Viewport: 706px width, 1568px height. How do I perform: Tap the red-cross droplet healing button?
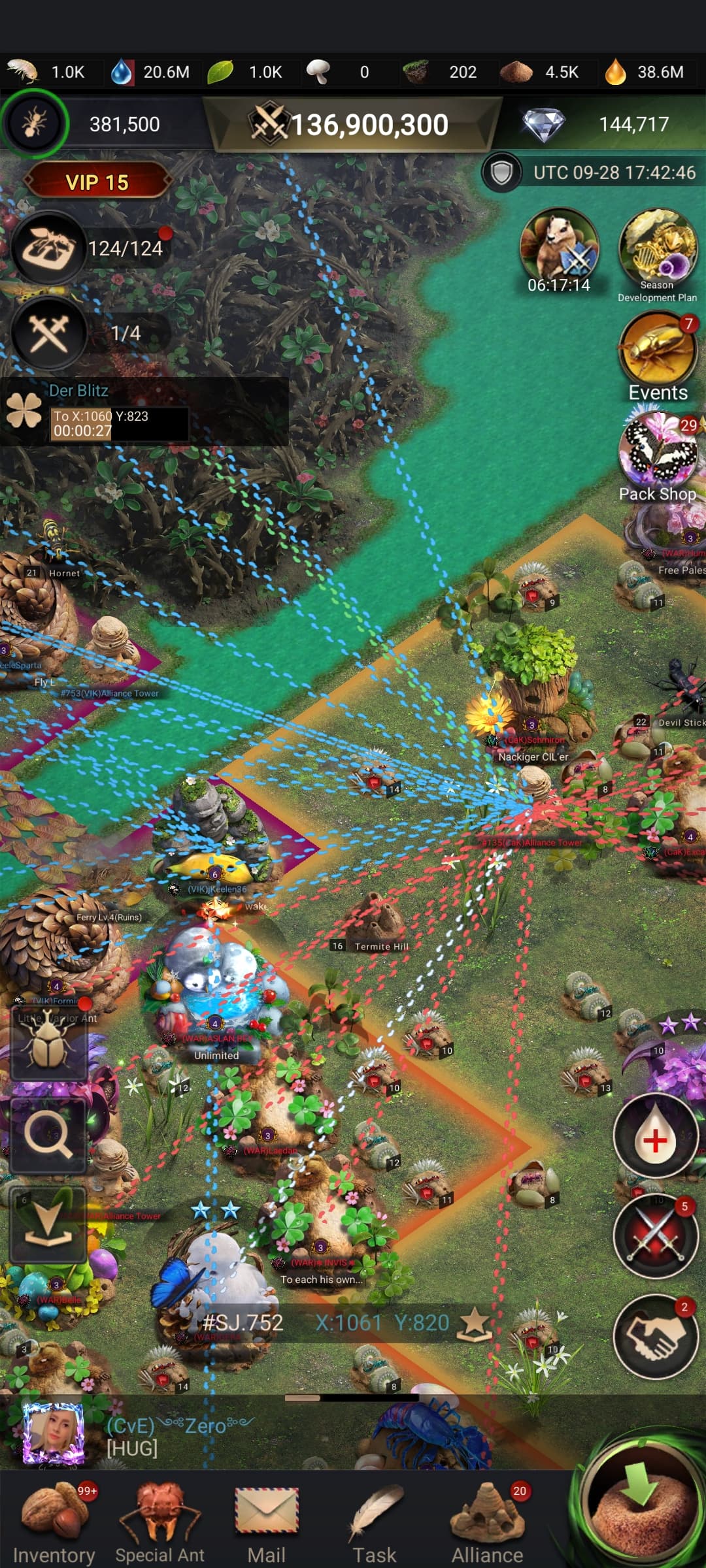(655, 1136)
